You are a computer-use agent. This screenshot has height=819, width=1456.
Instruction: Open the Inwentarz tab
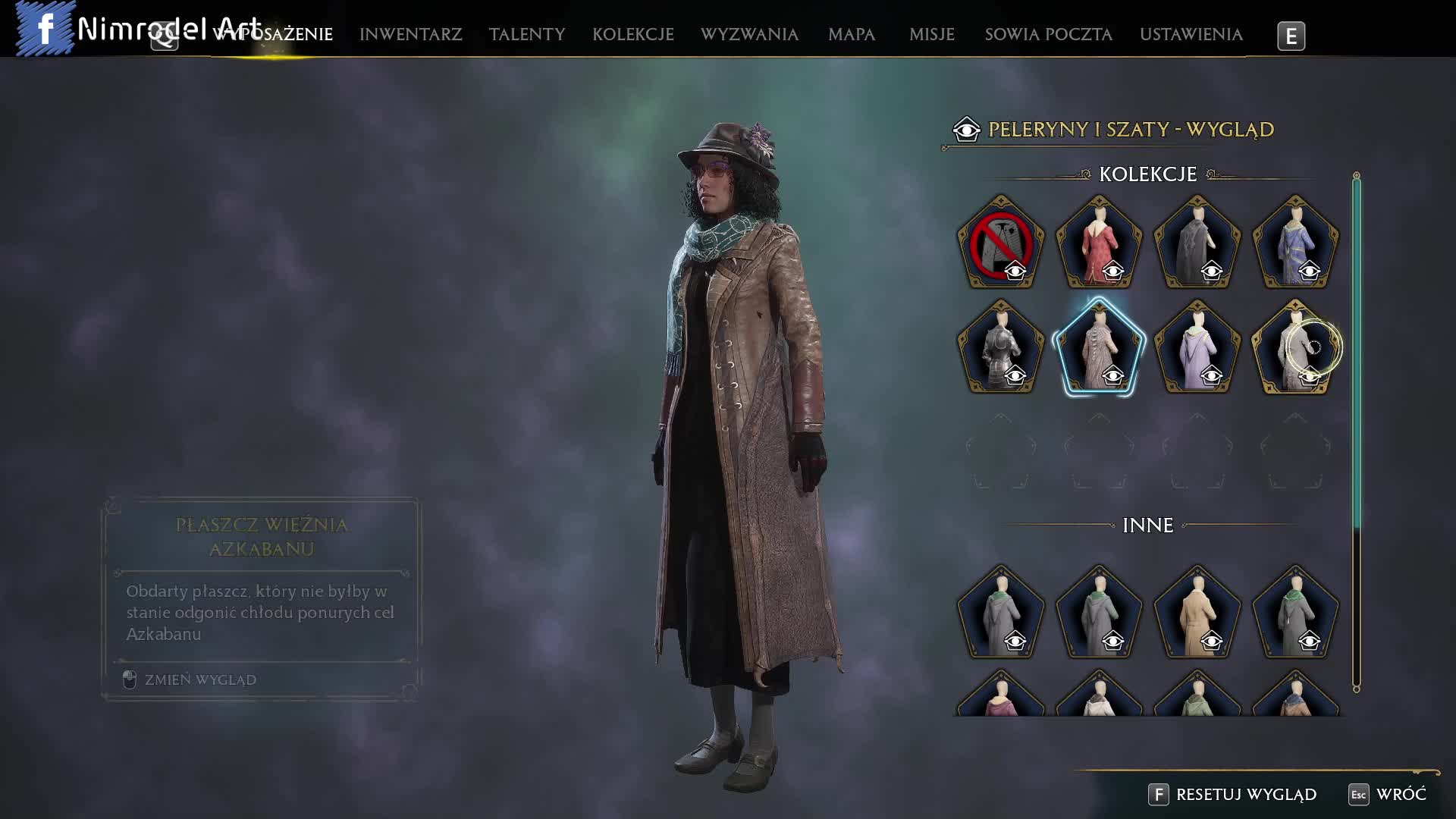410,35
